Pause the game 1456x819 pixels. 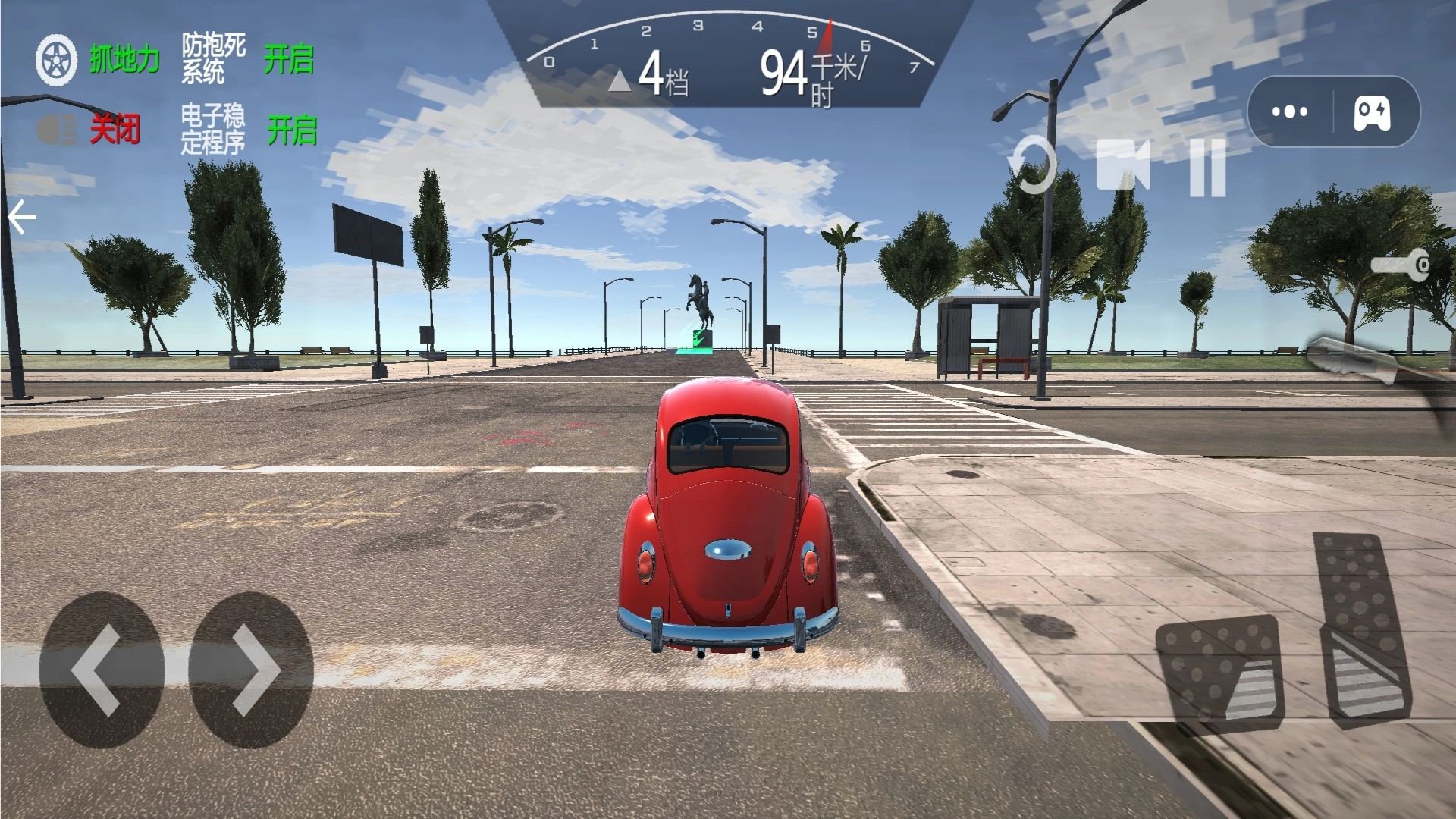(1207, 168)
